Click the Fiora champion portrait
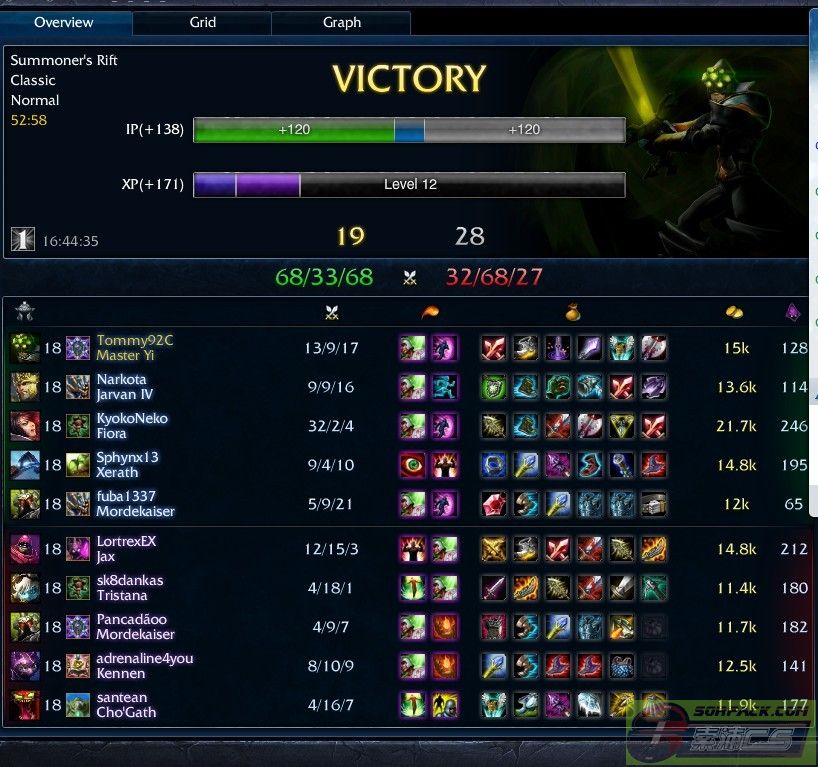The width and height of the screenshot is (818, 767). [25, 426]
